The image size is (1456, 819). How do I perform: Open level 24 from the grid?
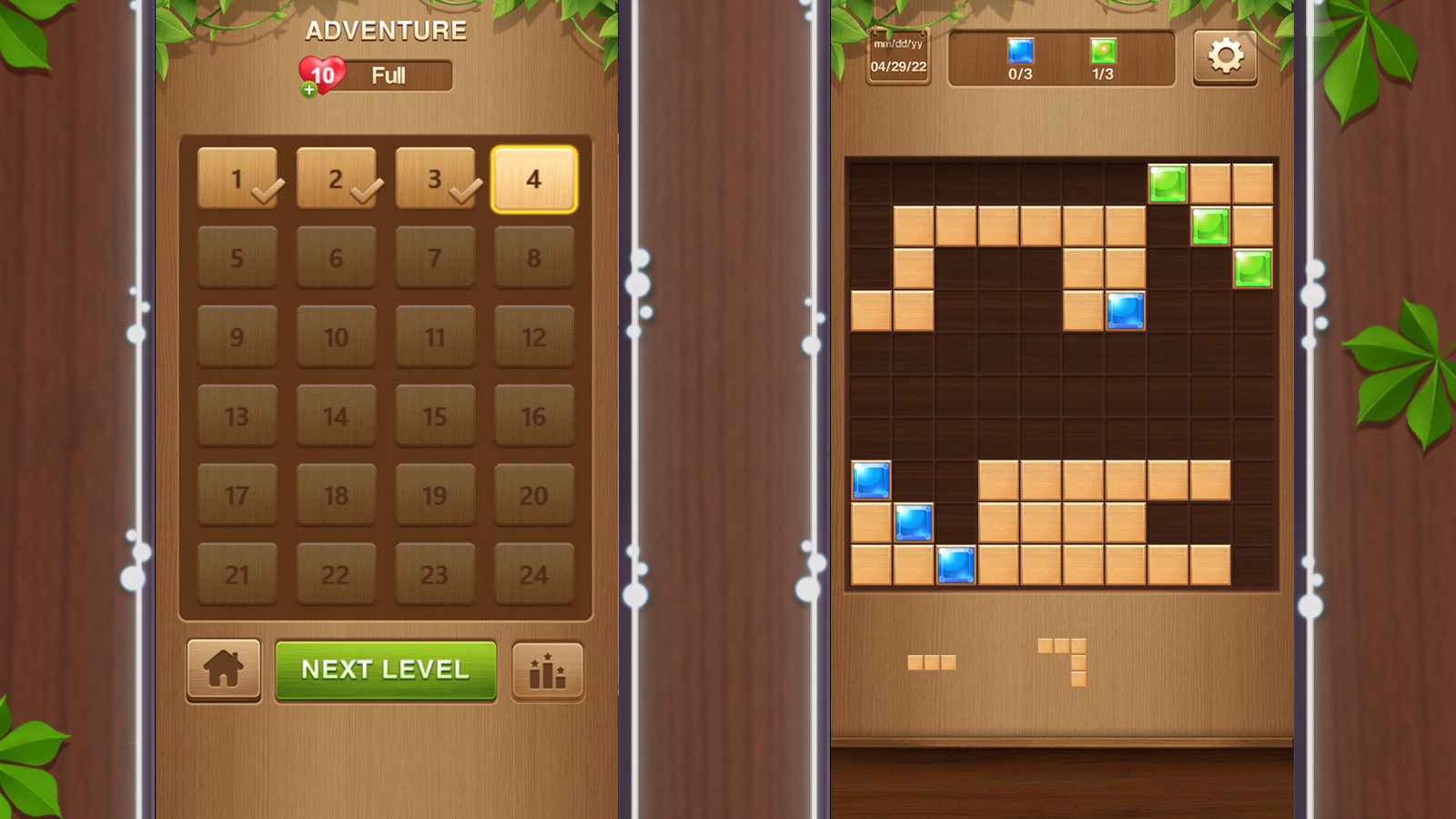click(534, 575)
